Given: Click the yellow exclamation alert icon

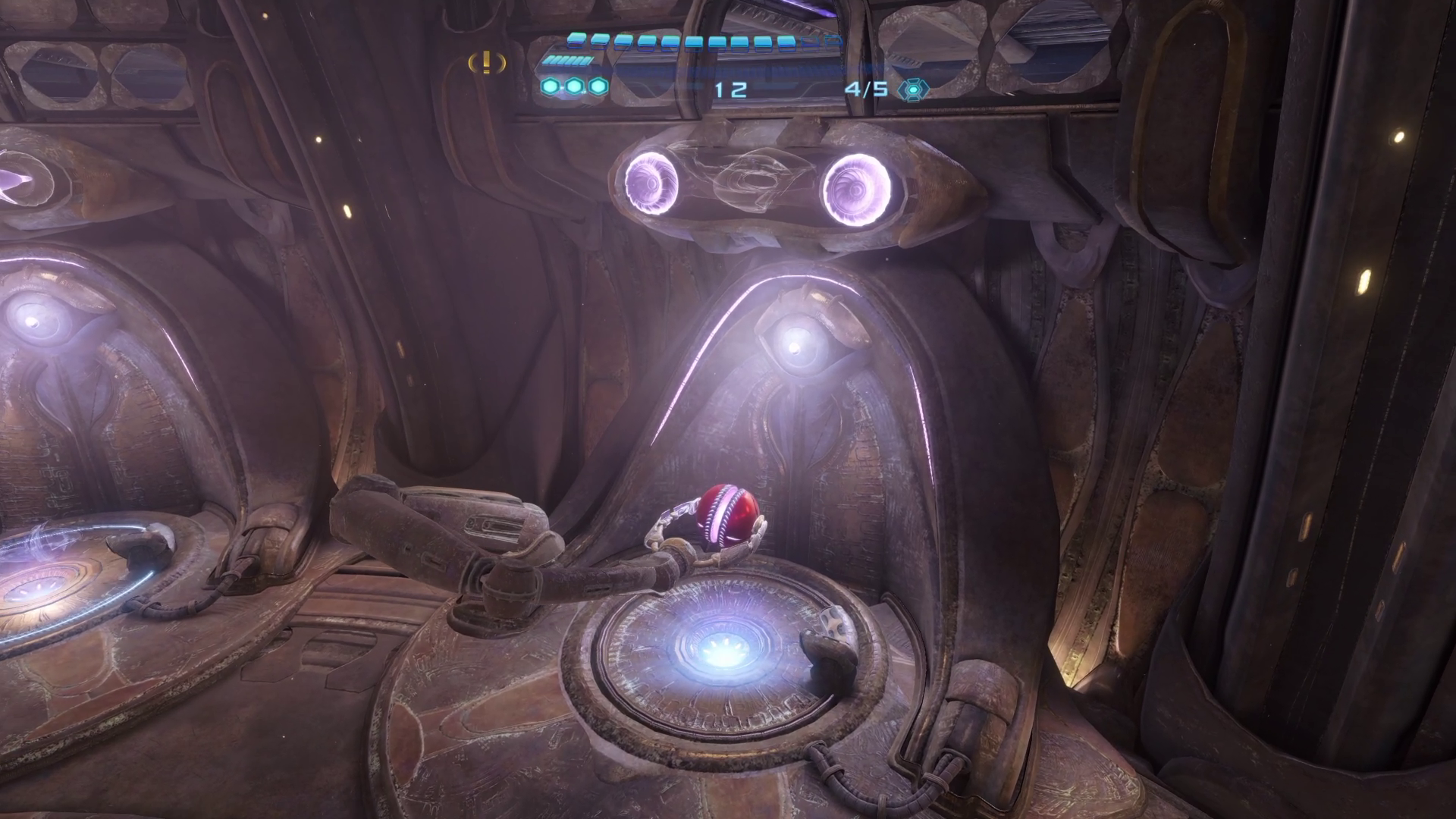Looking at the screenshot, I should coord(487,62).
